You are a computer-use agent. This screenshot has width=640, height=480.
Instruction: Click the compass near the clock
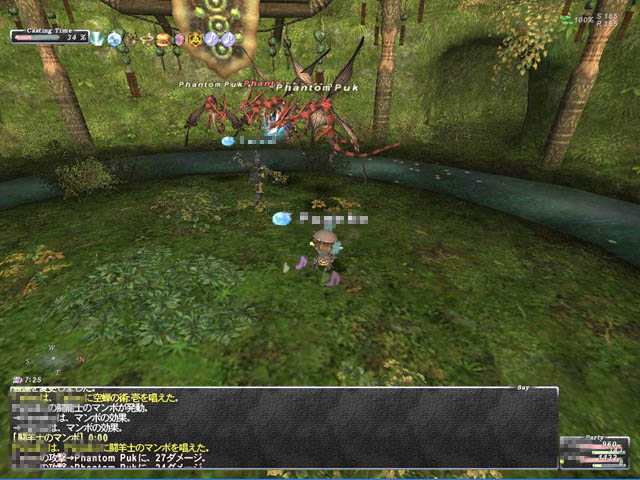[54, 357]
